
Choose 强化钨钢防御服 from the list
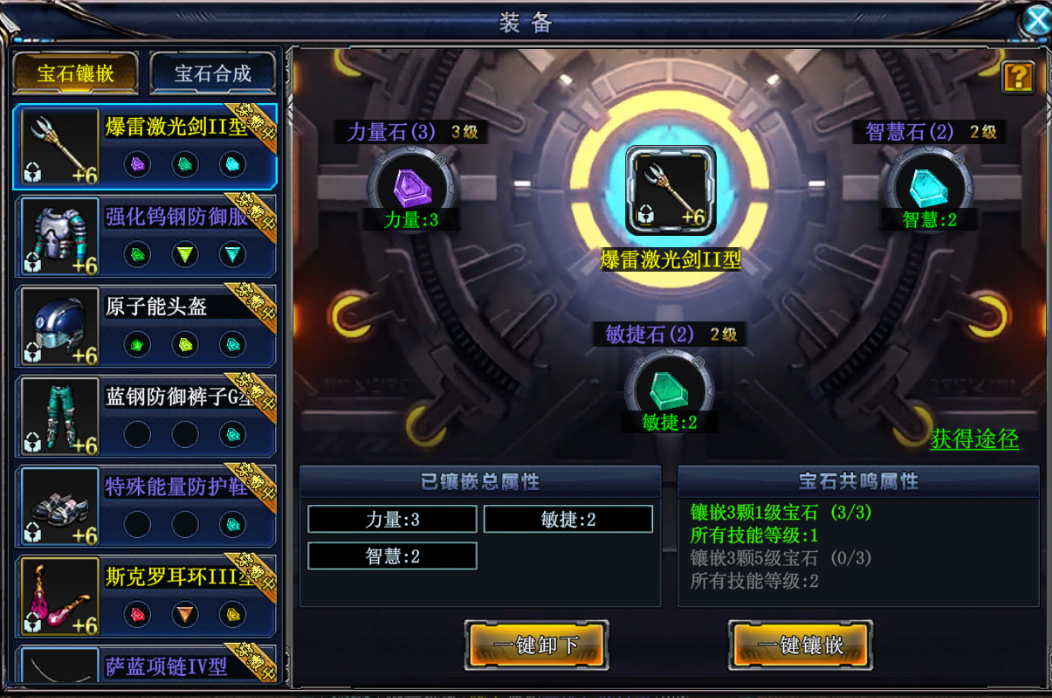144,236
